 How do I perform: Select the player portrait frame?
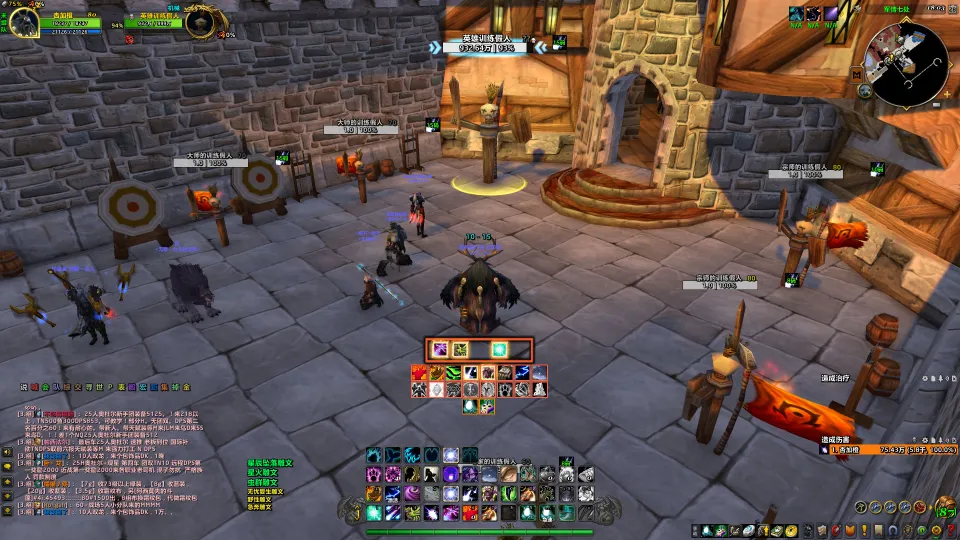coord(25,22)
